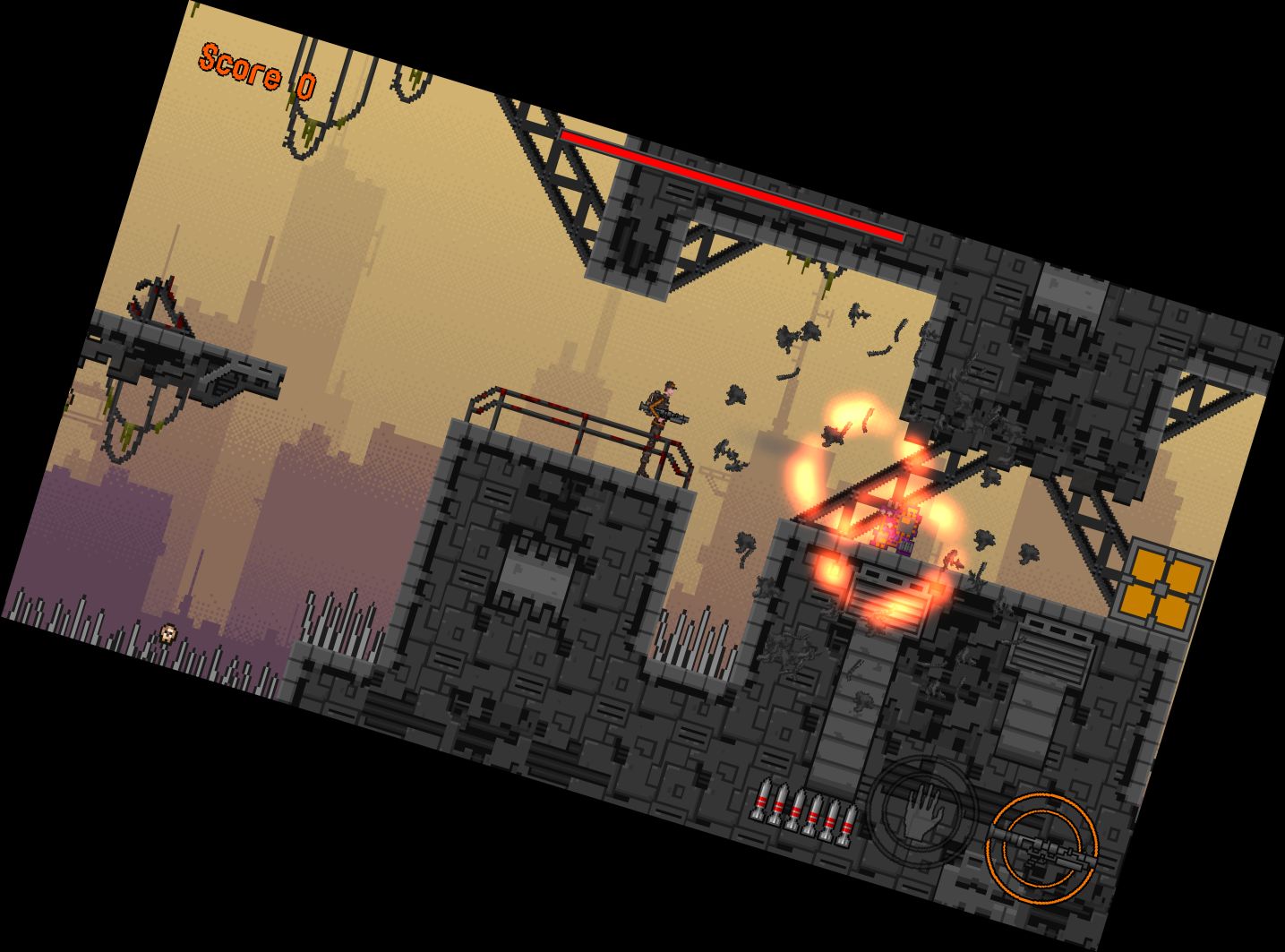Click the red boss health bar
This screenshot has width=1285, height=952.
(x=730, y=185)
